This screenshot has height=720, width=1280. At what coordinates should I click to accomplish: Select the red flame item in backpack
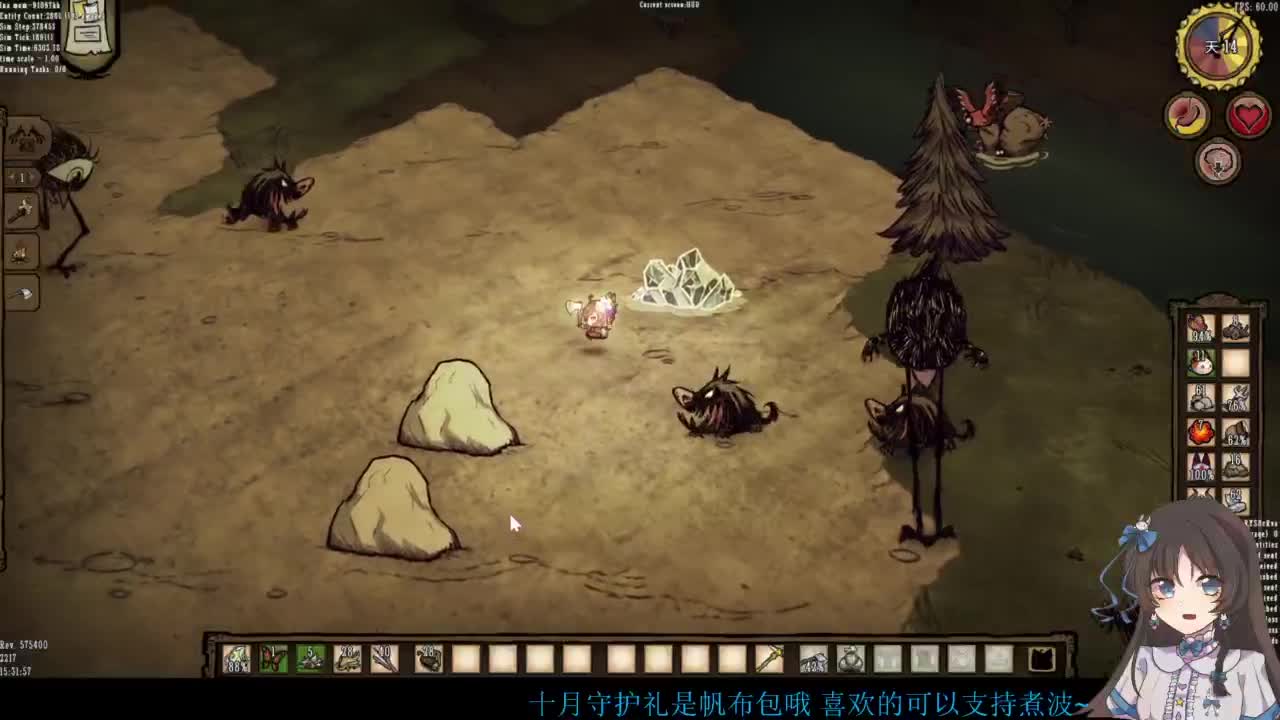click(x=1200, y=432)
